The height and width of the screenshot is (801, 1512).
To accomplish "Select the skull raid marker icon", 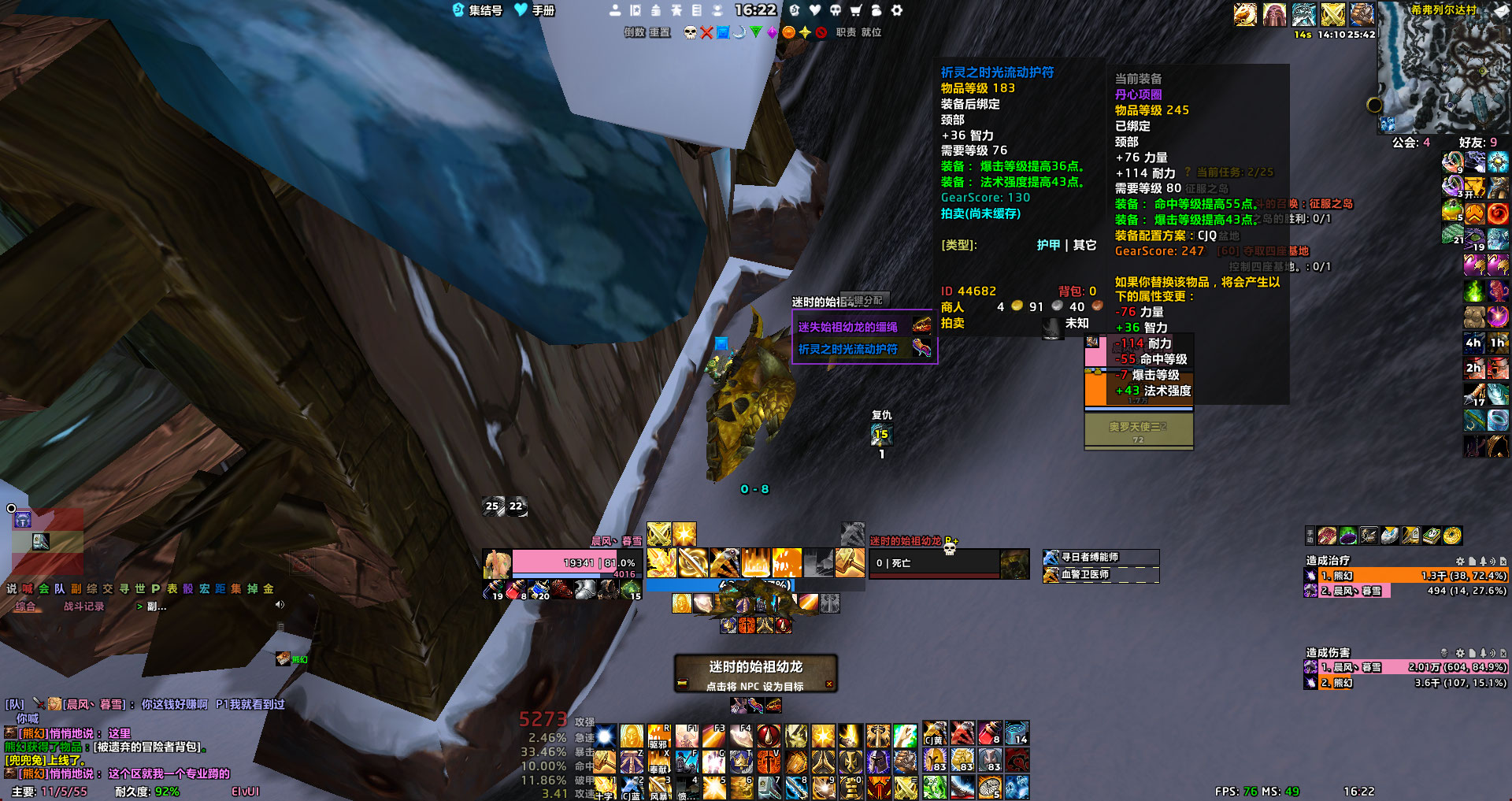I will pyautogui.click(x=691, y=32).
